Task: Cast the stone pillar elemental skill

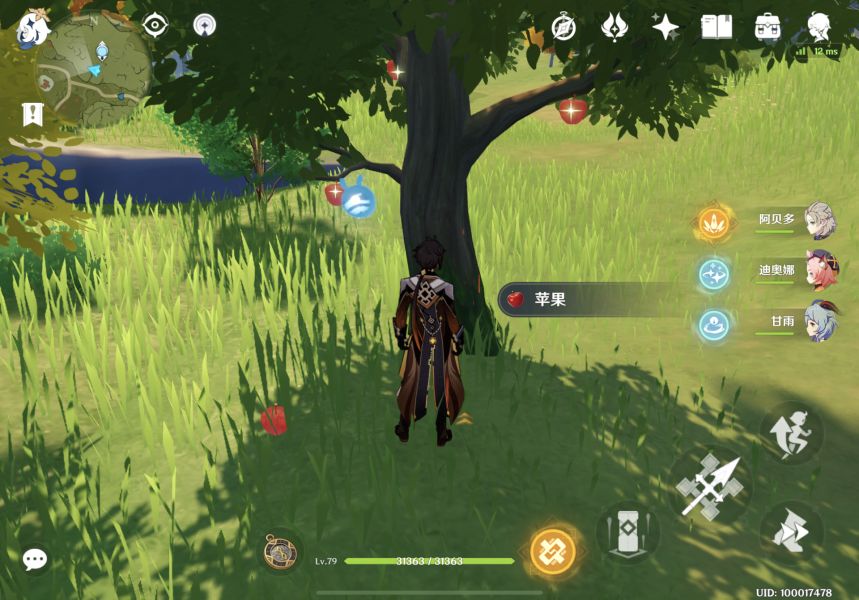Action: (628, 531)
